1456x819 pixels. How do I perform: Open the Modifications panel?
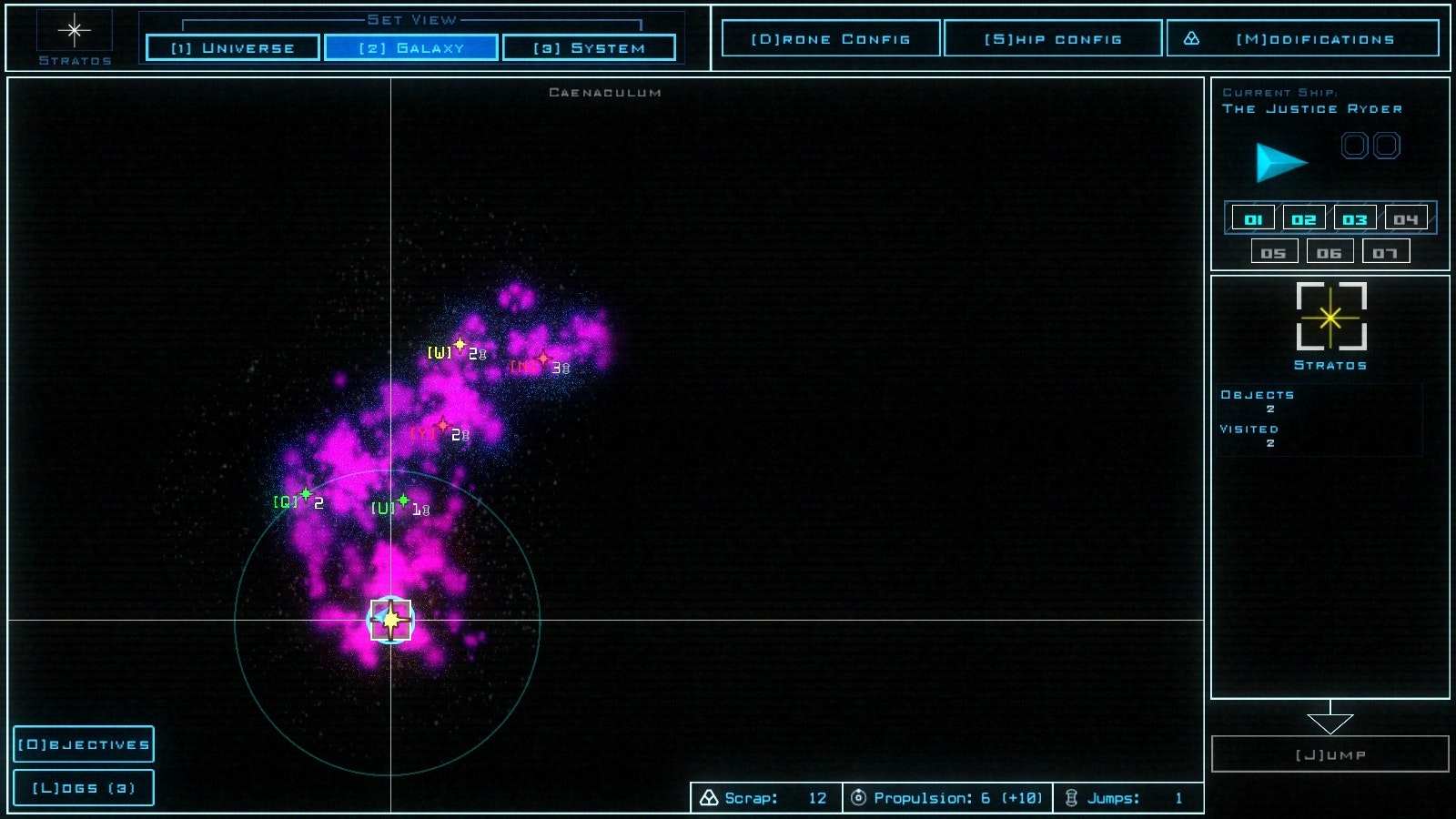pyautogui.click(x=1303, y=39)
